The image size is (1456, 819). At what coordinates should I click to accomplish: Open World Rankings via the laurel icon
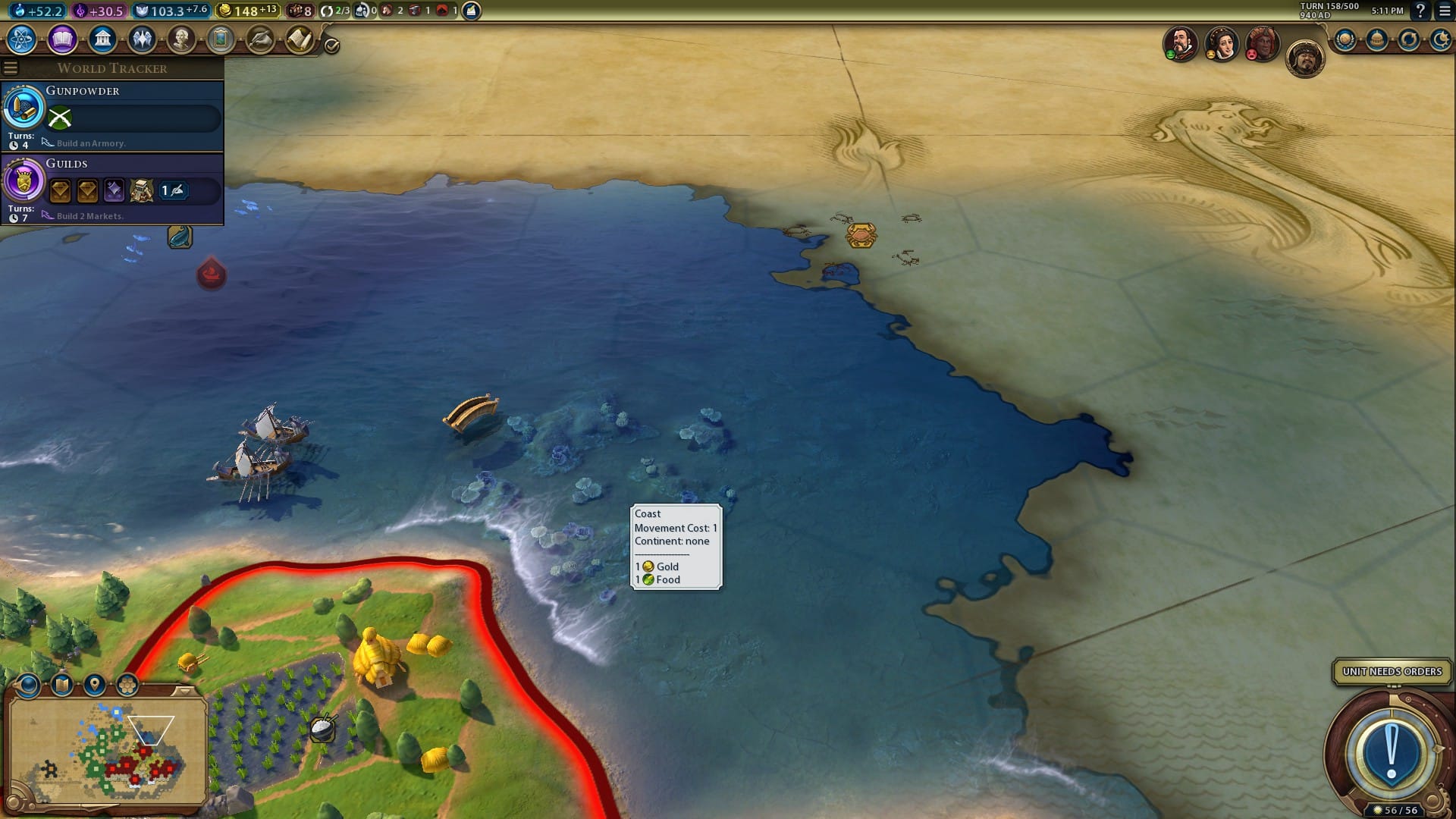pyautogui.click(x=1344, y=39)
